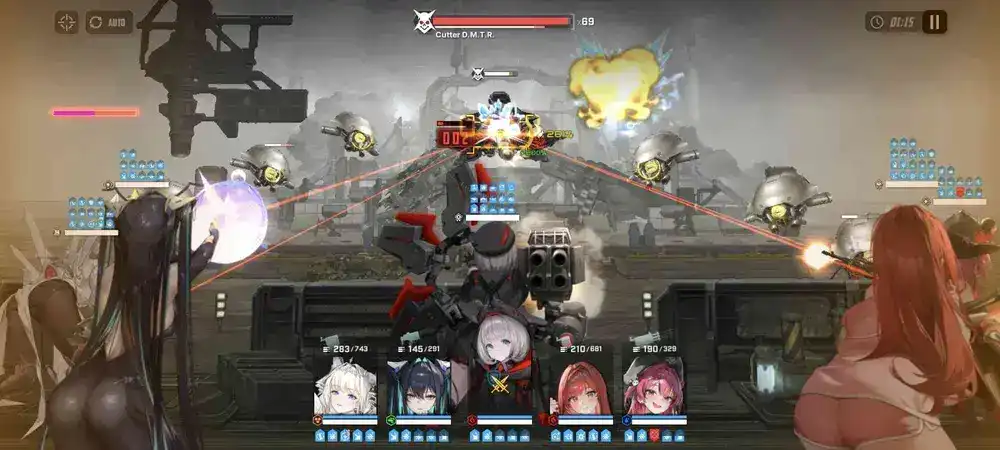
Task: Toggle the AUTO battle button
Action: 109,22
